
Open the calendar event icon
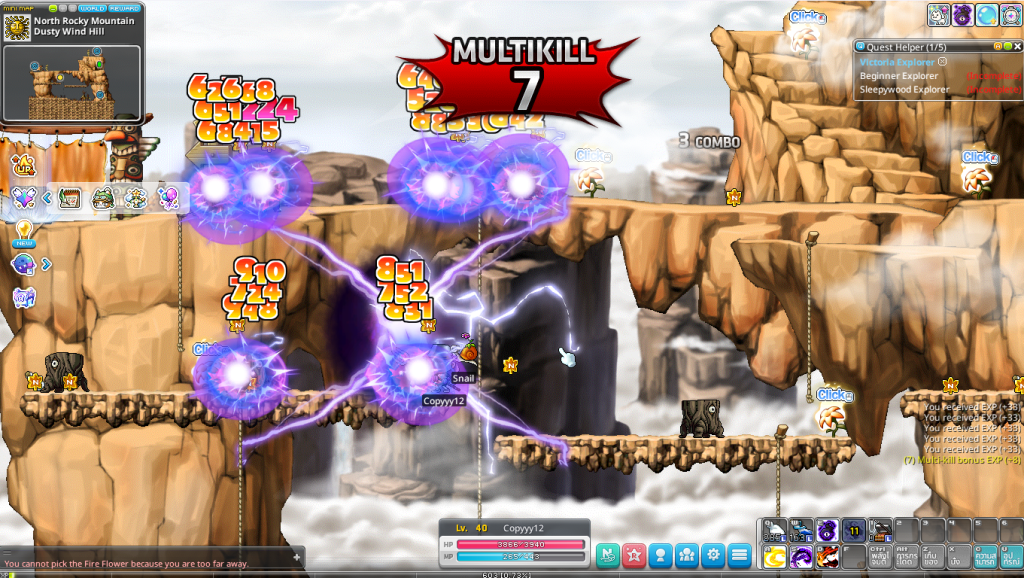[x=69, y=198]
